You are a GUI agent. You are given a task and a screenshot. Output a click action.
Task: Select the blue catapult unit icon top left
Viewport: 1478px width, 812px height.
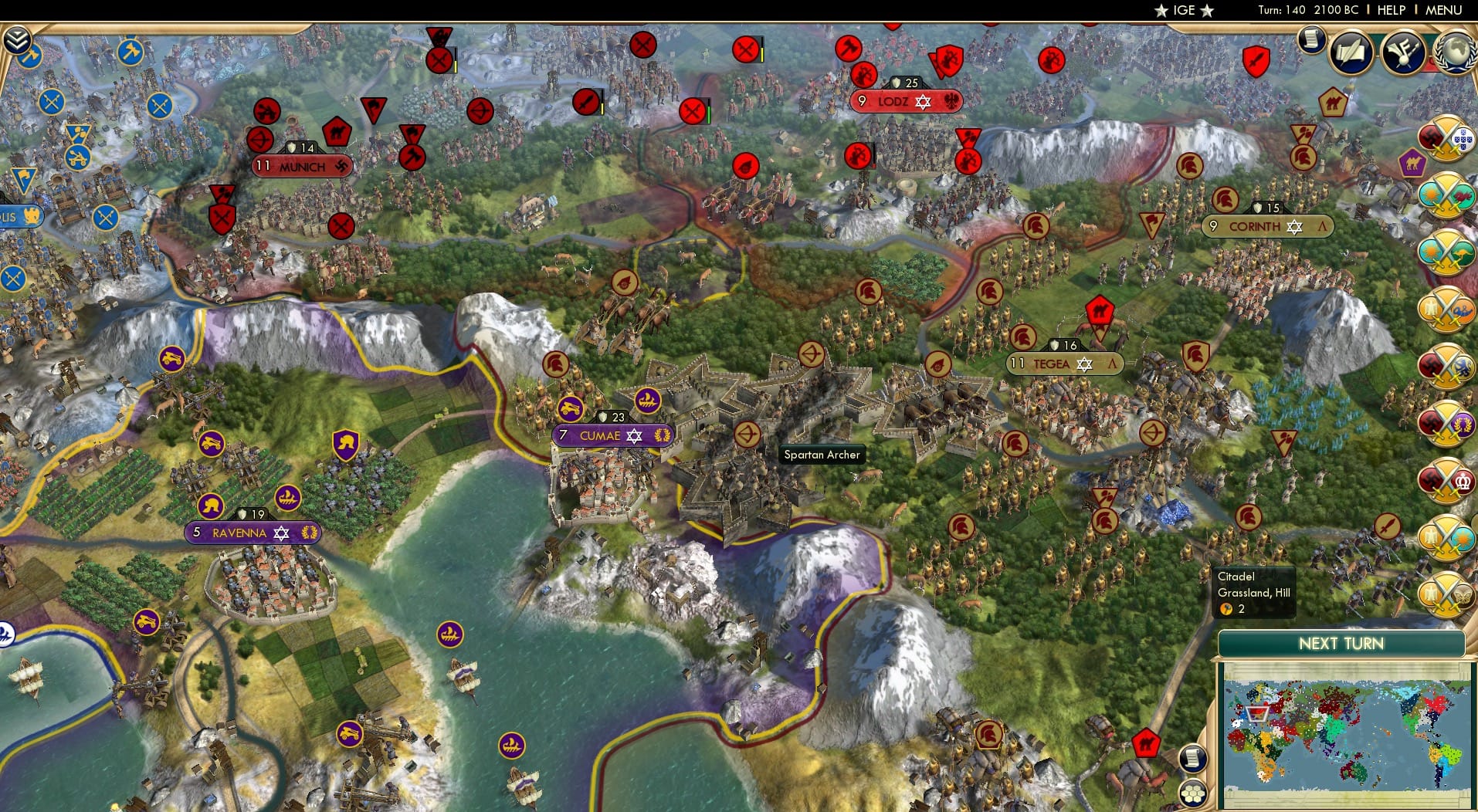(78, 157)
